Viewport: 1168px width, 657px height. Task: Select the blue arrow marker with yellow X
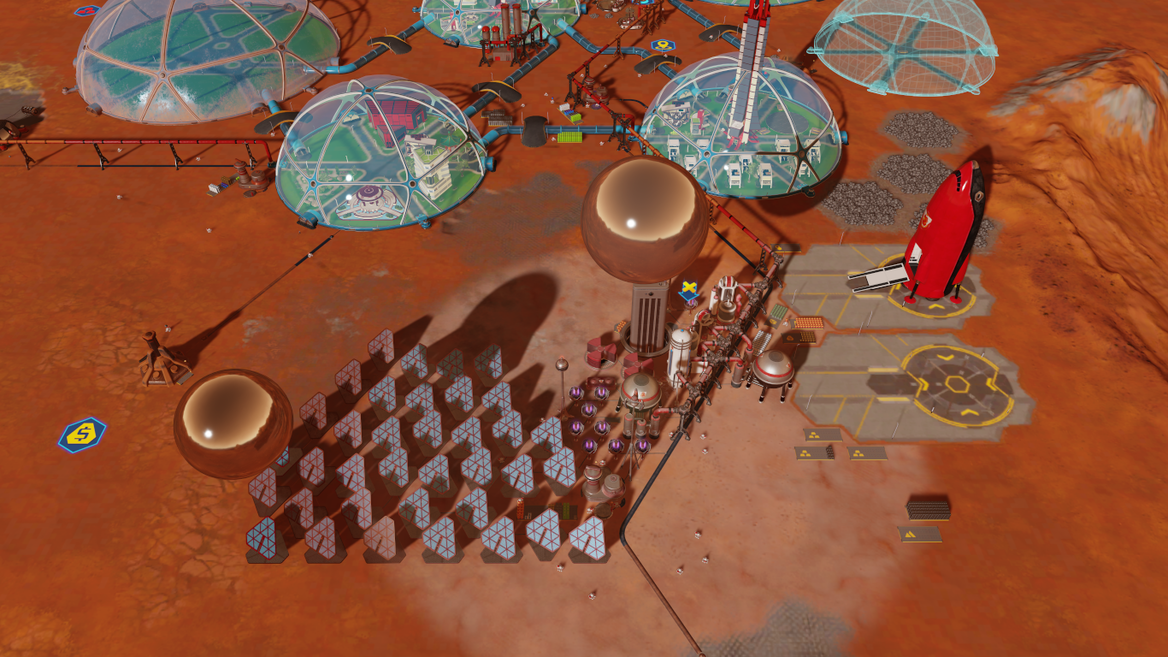click(x=689, y=292)
